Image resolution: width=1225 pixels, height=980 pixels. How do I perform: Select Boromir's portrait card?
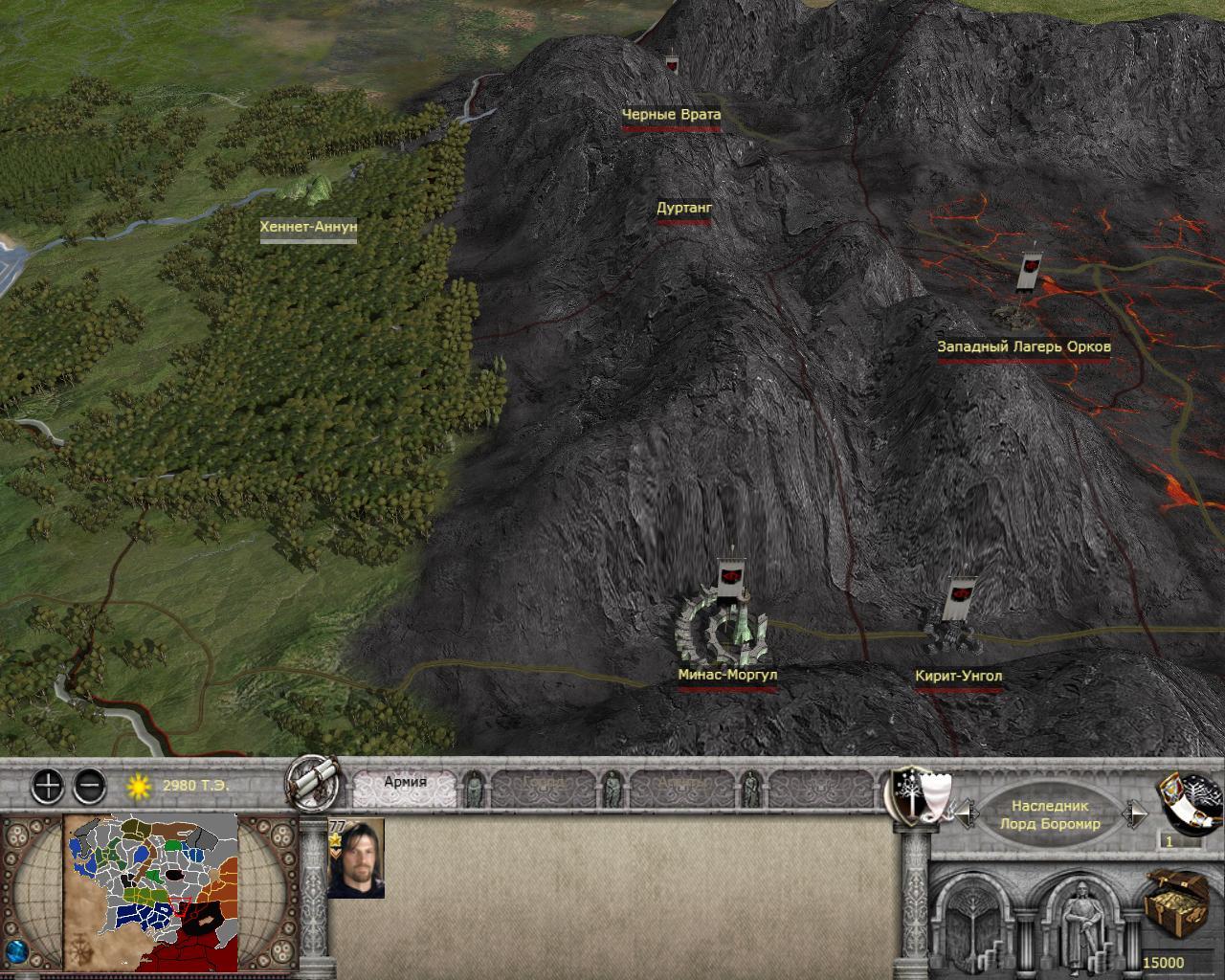pyautogui.click(x=355, y=858)
